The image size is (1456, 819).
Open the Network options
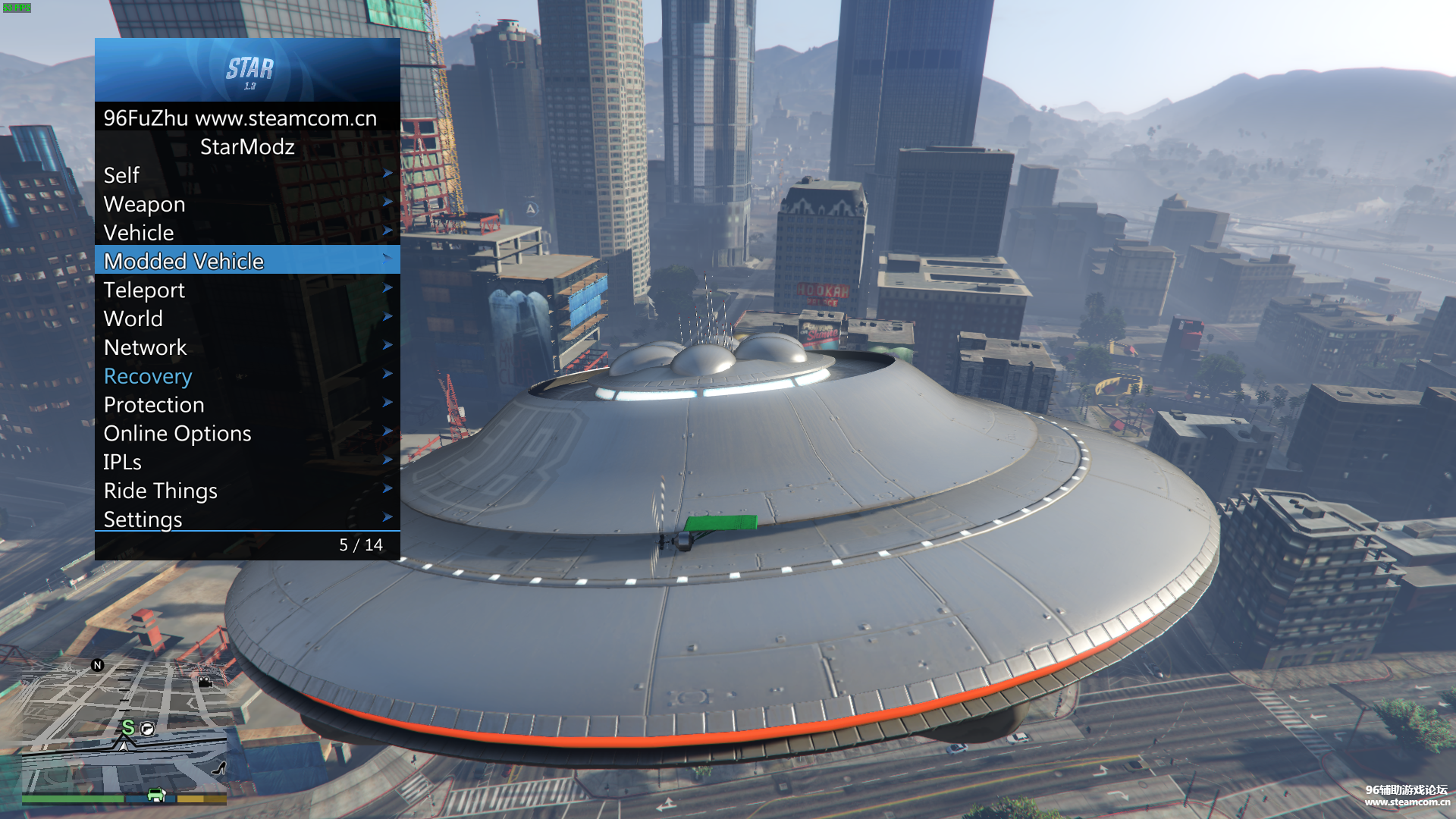click(246, 347)
